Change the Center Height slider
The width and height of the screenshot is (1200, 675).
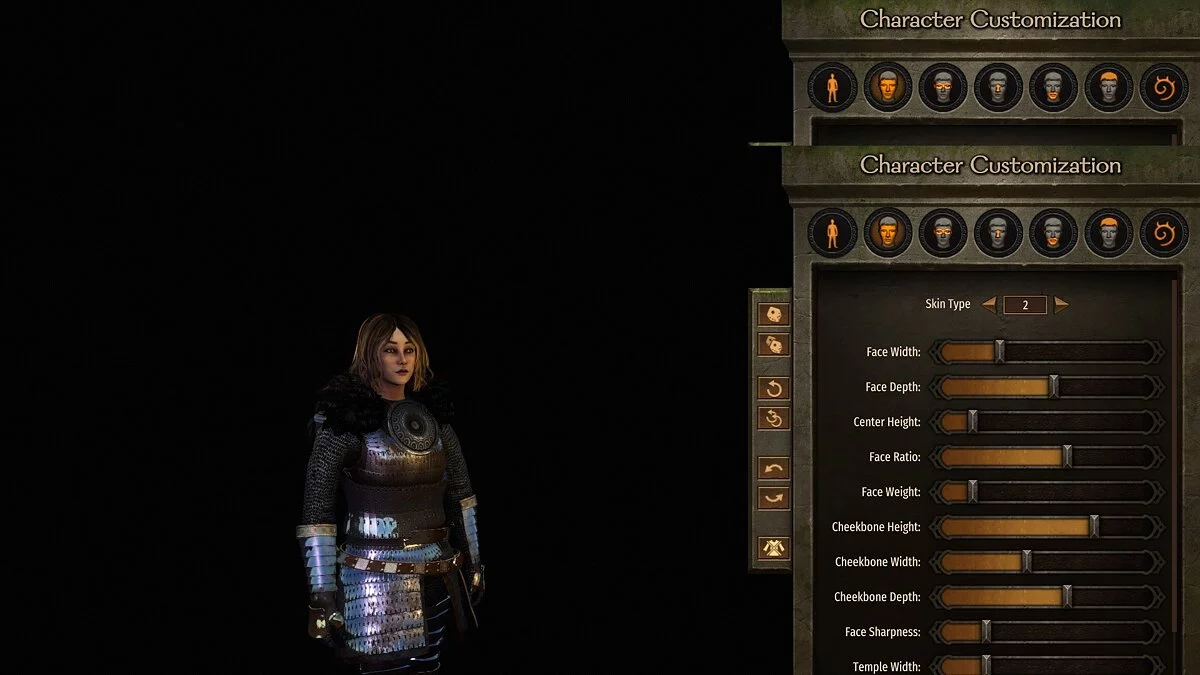(x=972, y=422)
